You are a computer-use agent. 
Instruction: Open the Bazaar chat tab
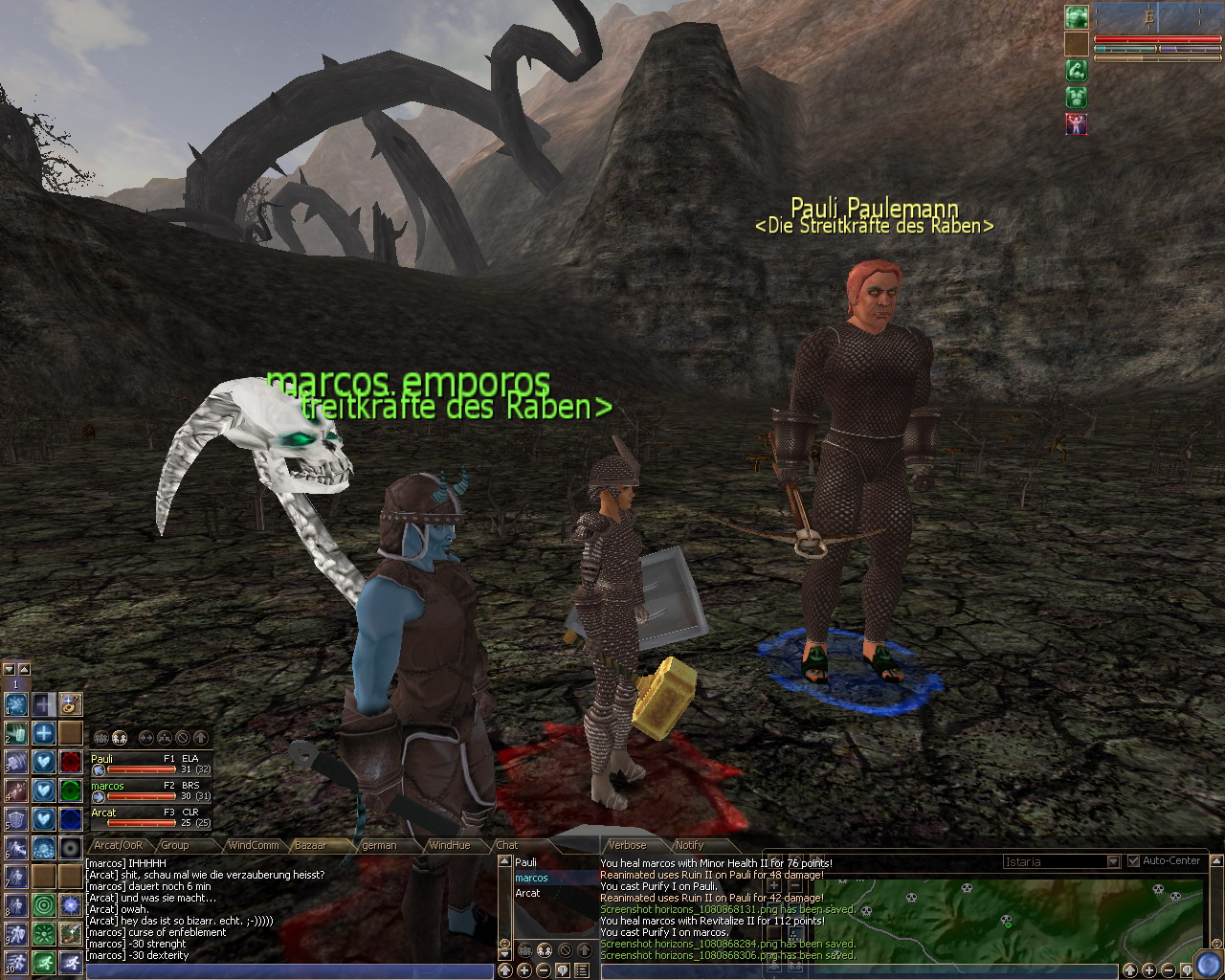[310, 845]
